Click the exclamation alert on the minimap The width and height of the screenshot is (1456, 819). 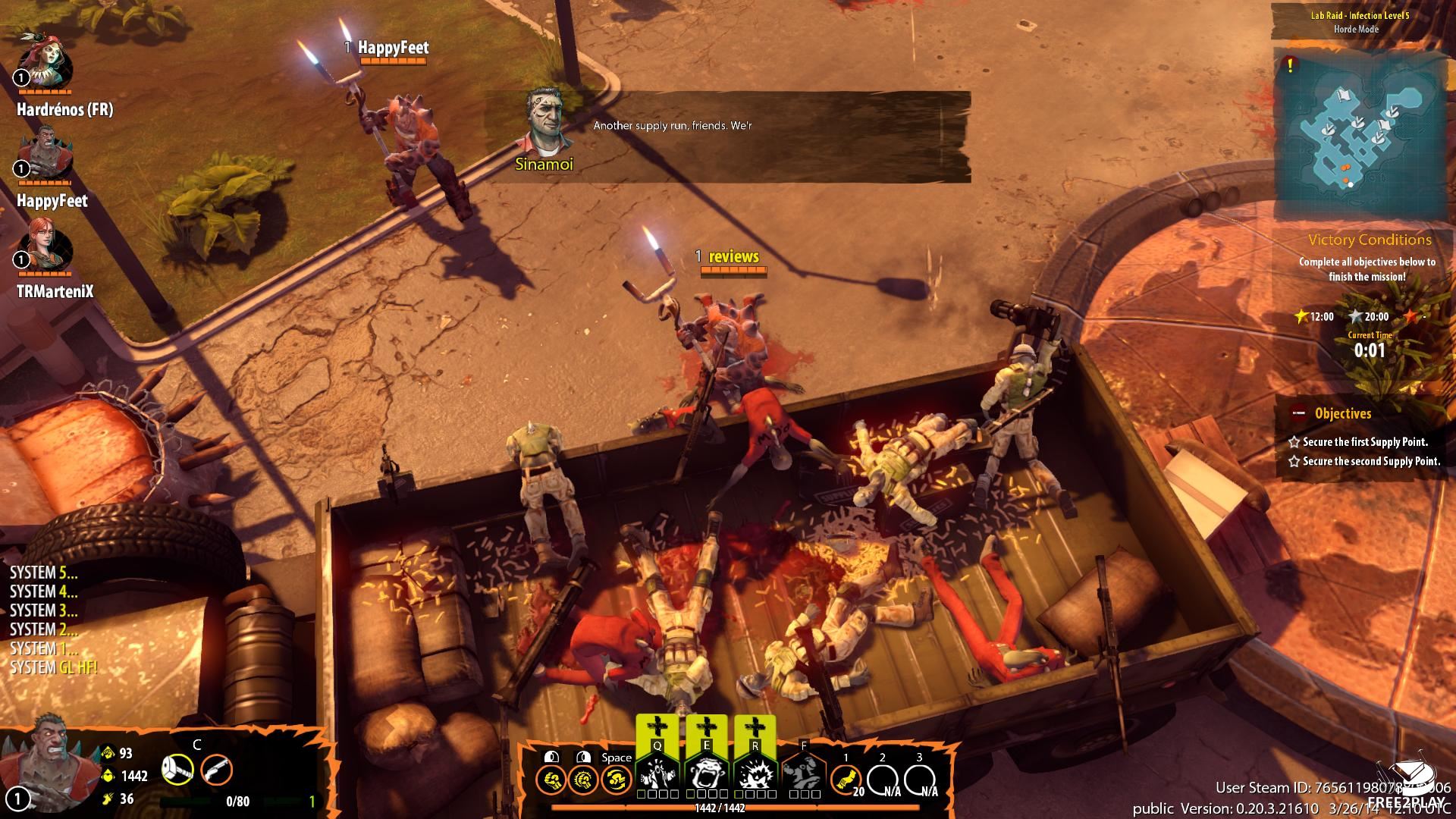[x=1290, y=66]
